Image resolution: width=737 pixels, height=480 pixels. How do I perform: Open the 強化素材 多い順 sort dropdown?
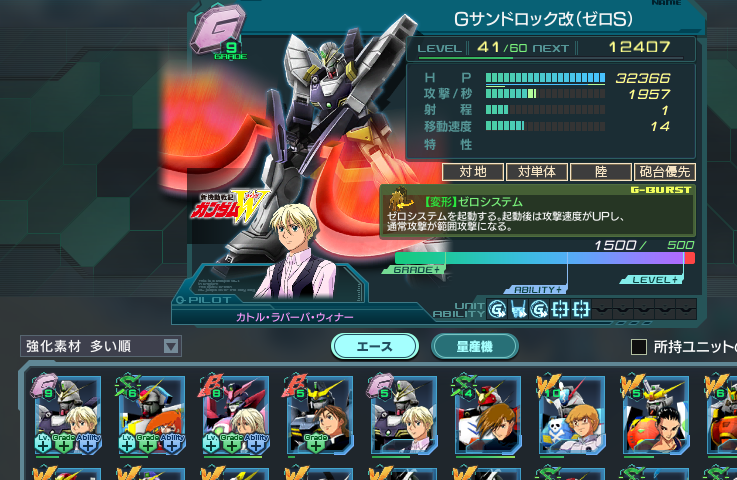[x=101, y=346]
